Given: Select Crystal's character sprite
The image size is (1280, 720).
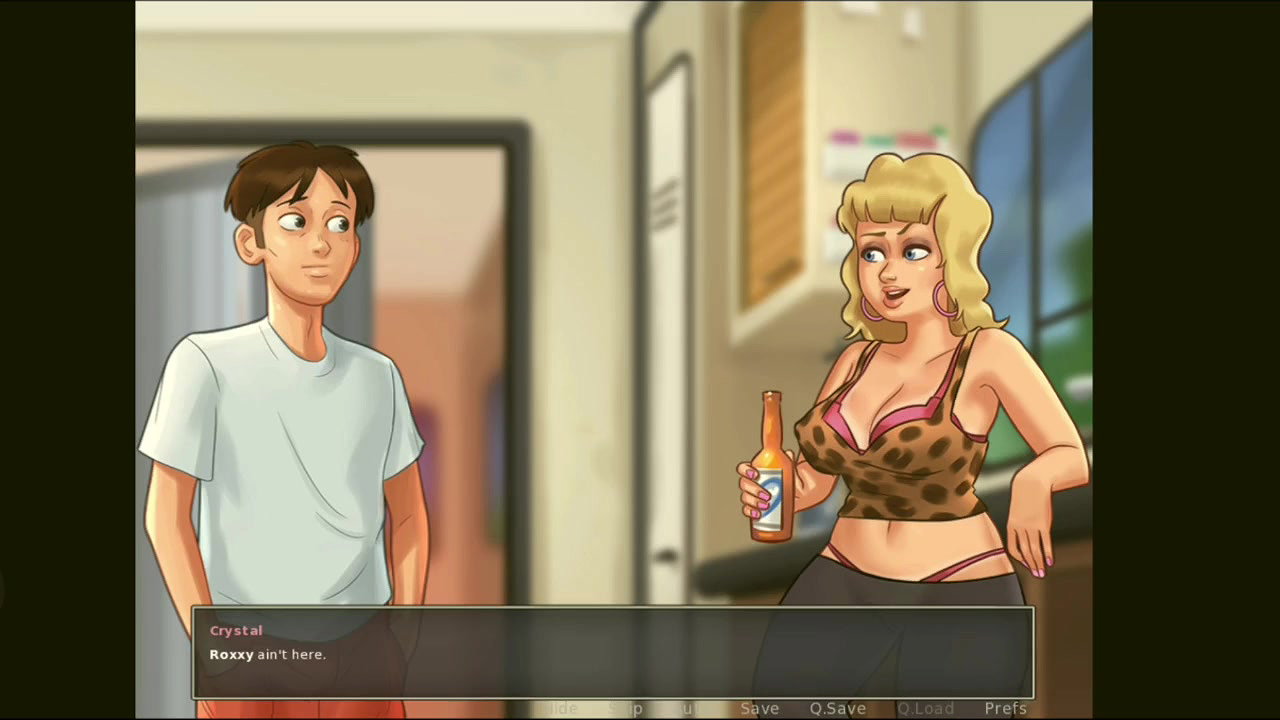Looking at the screenshot, I should [900, 400].
